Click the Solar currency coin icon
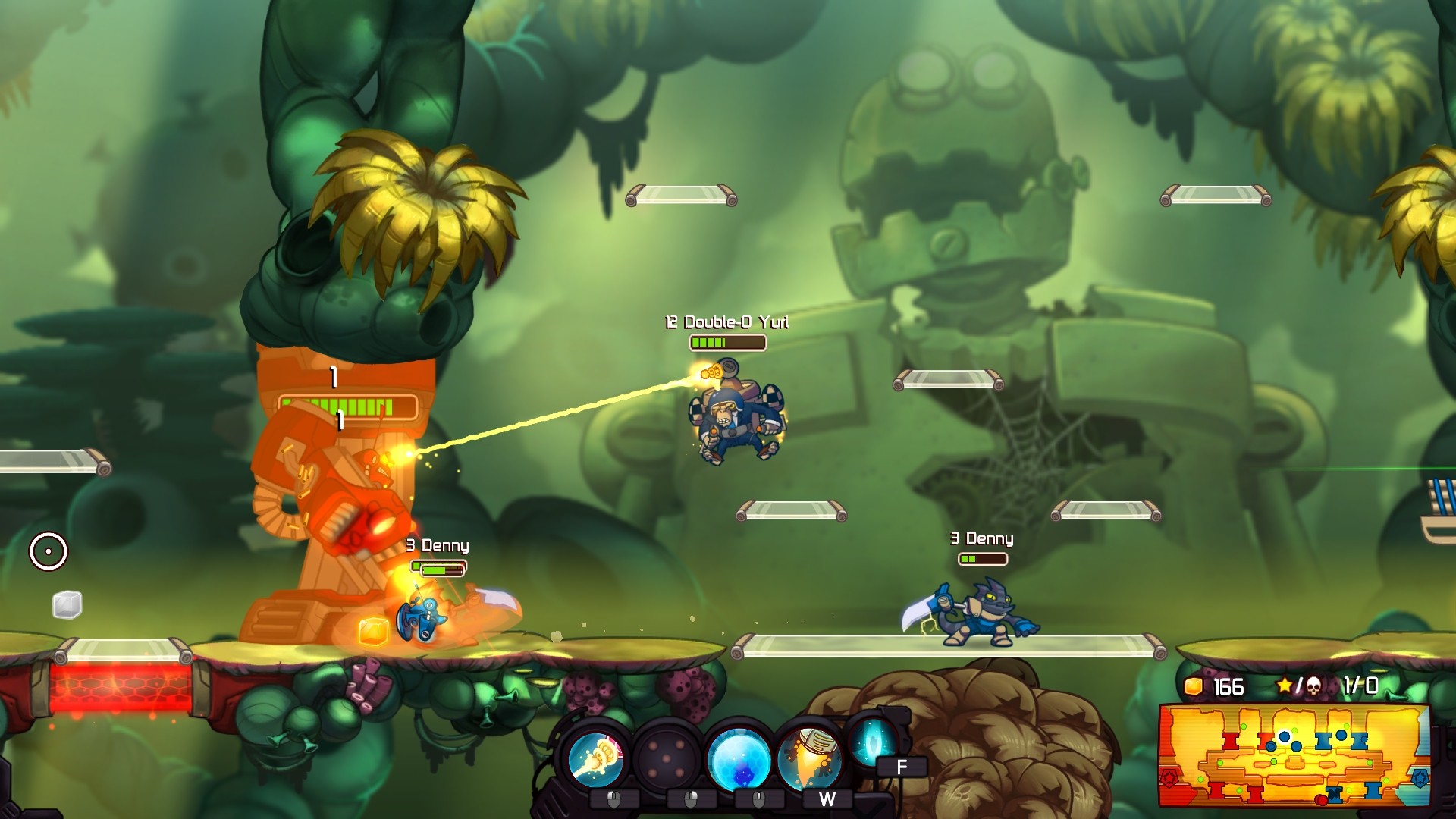The height and width of the screenshot is (819, 1456). coord(1194,687)
